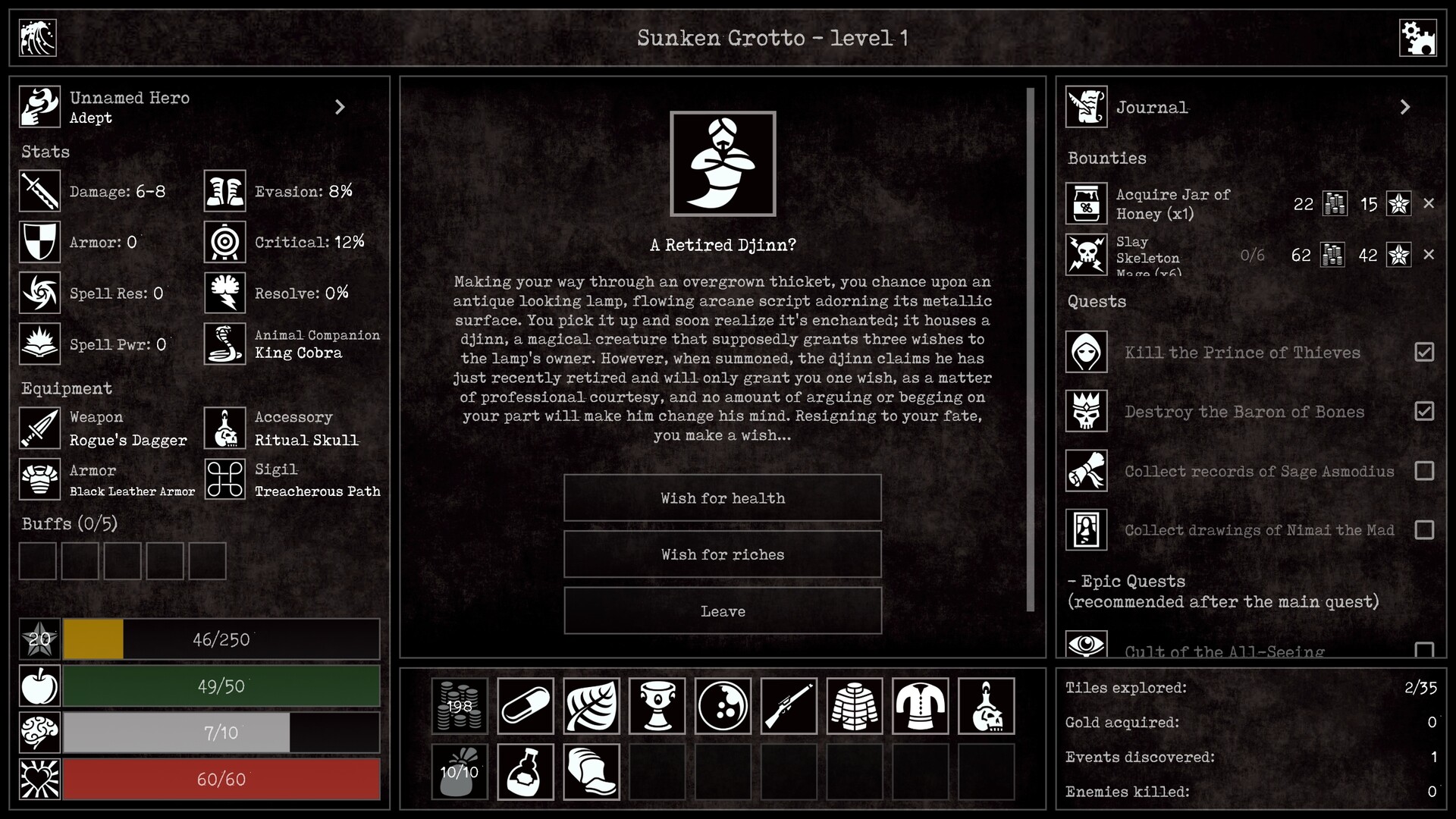Click the Journal unicorn icon

(x=1086, y=107)
